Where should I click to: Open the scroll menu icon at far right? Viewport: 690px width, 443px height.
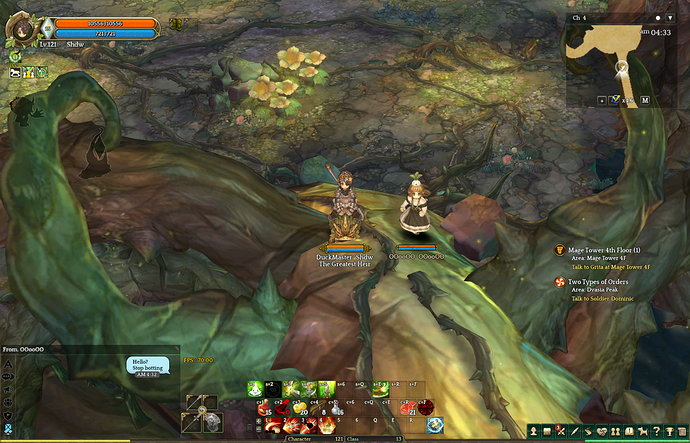pyautogui.click(x=682, y=432)
